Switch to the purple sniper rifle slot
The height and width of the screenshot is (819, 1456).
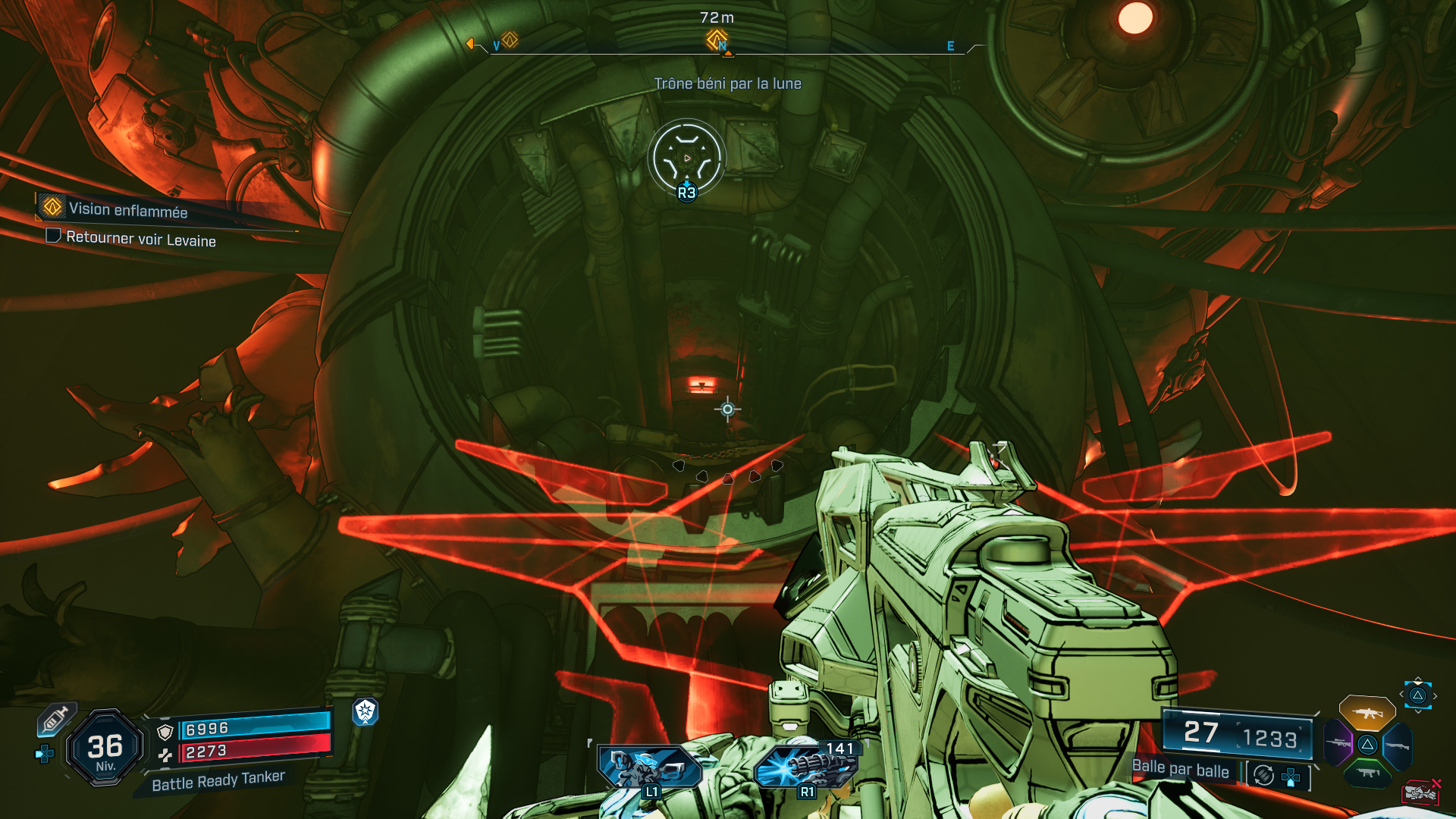1338,743
